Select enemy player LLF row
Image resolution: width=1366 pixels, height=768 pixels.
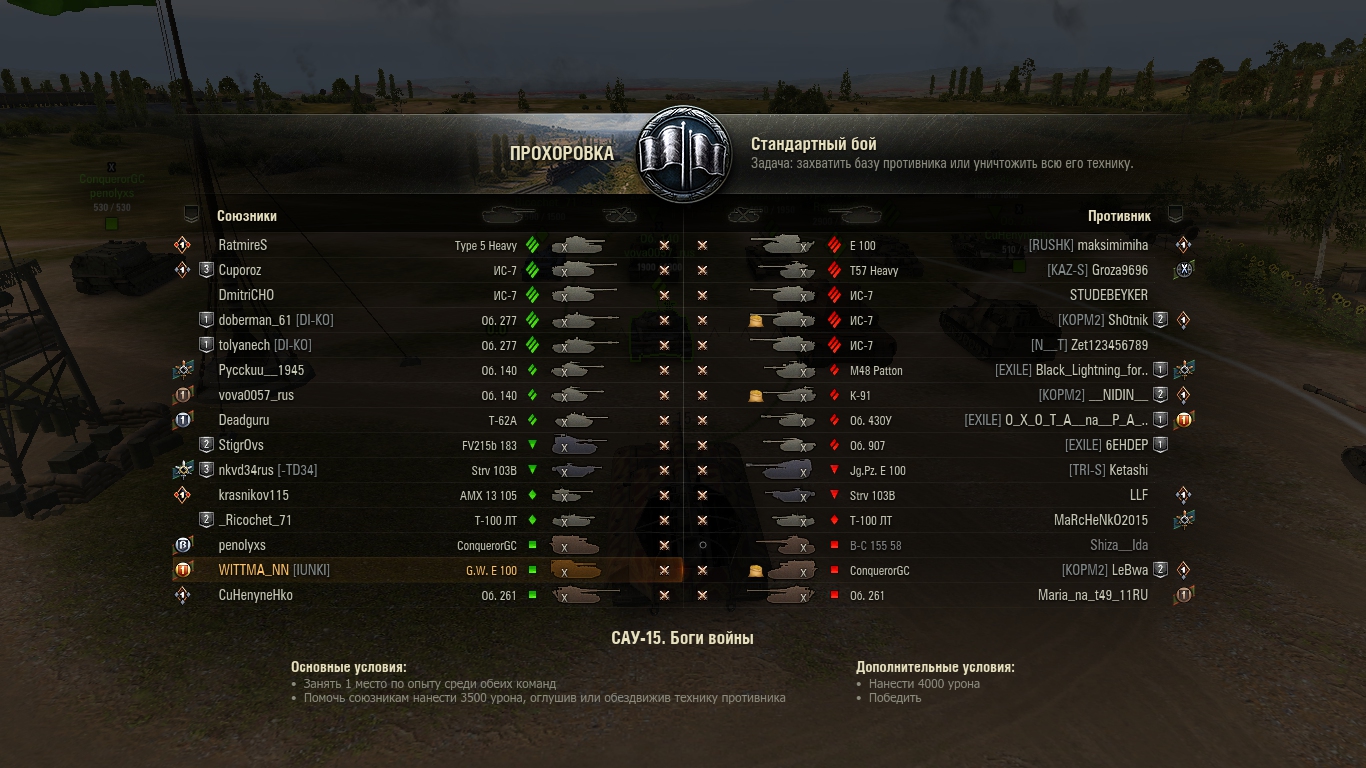tap(1138, 495)
